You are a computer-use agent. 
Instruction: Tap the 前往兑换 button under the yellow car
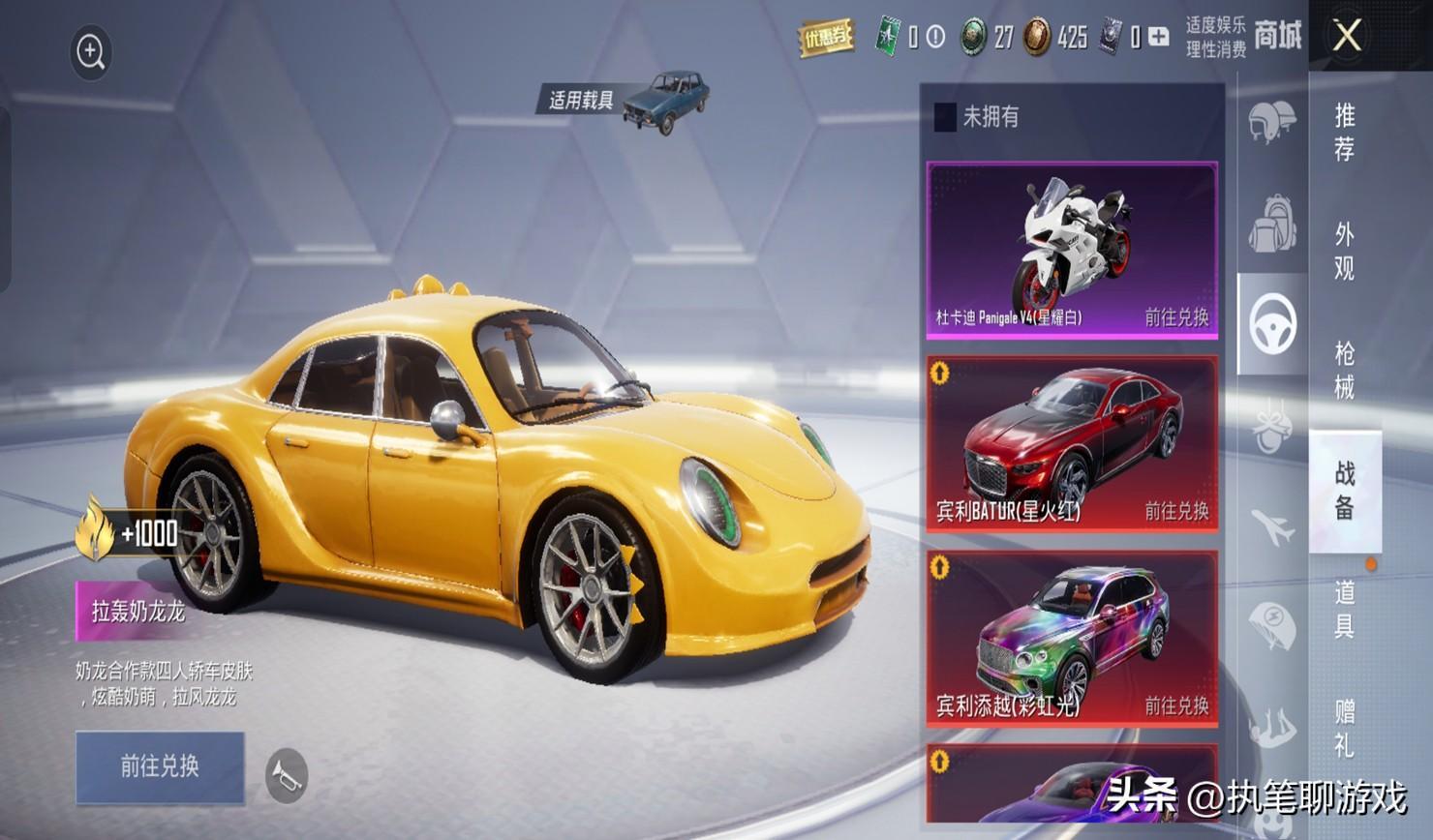click(160, 766)
